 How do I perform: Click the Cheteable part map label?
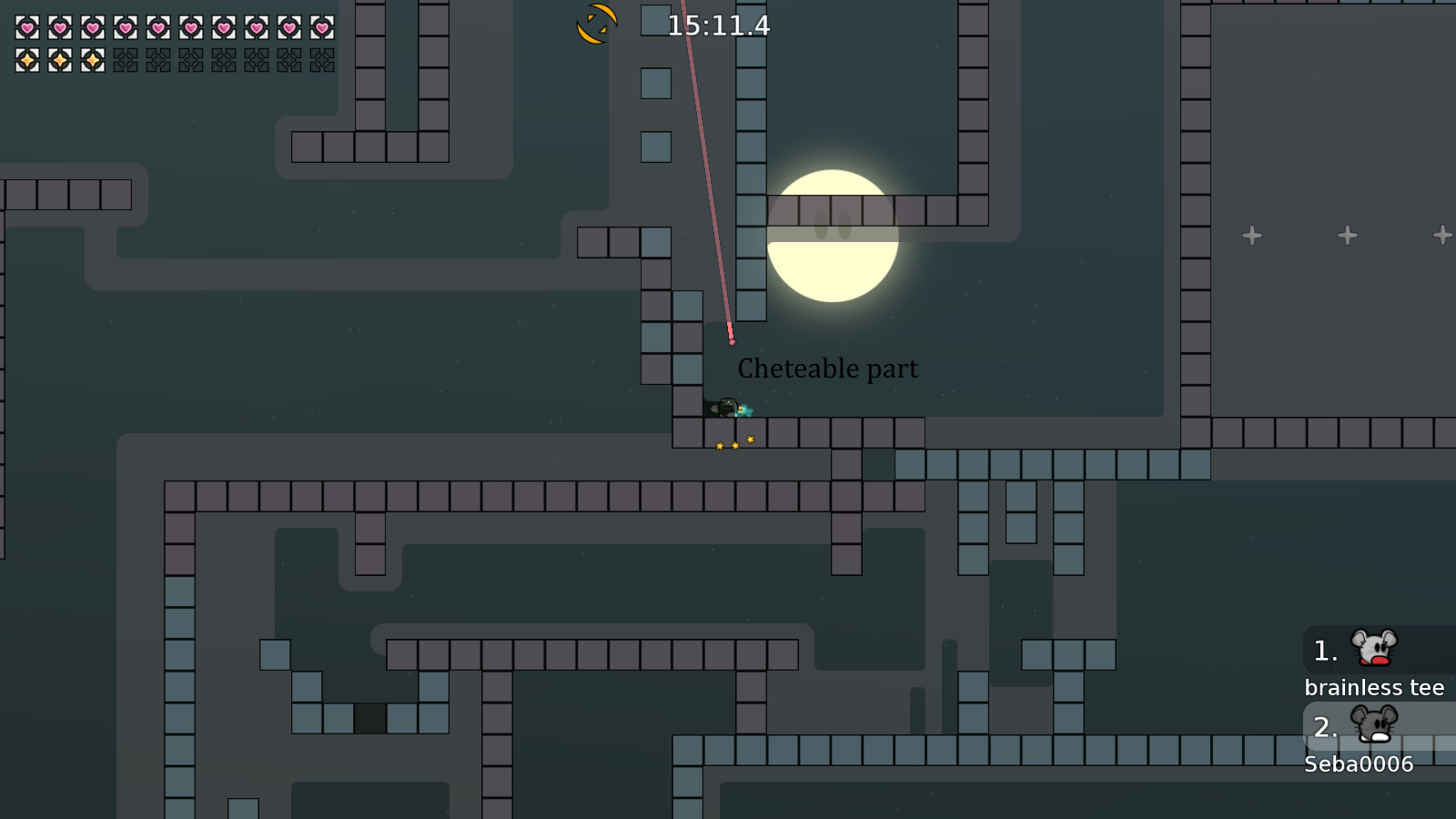827,369
